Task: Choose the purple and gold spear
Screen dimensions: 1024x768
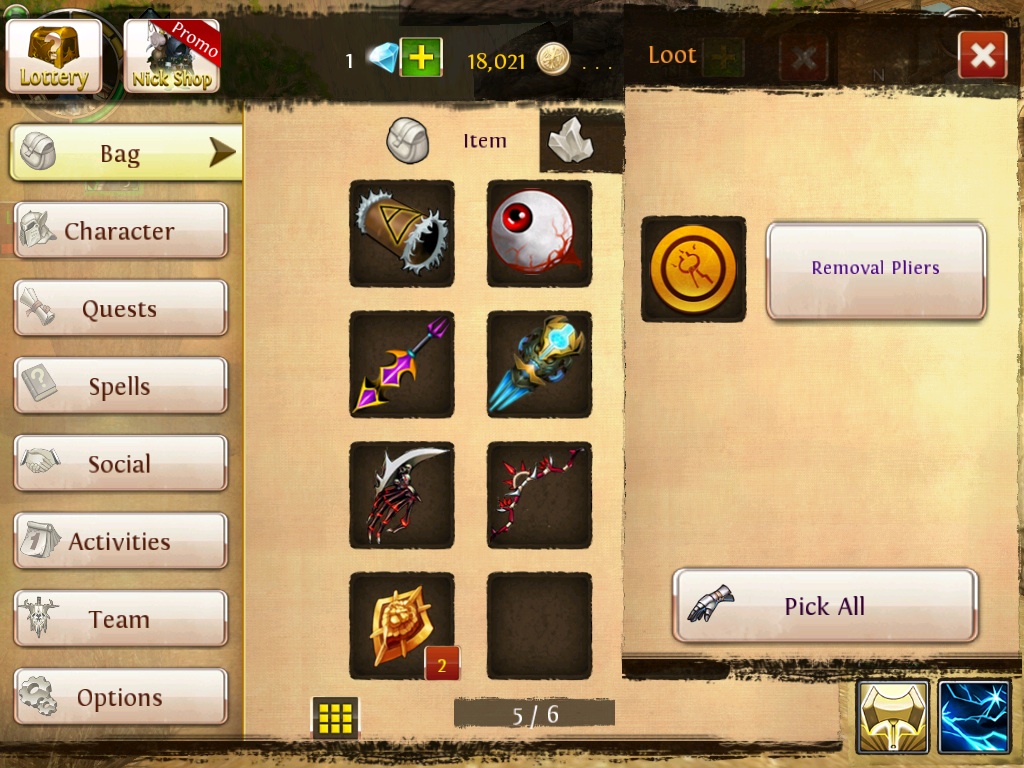Action: [x=402, y=364]
